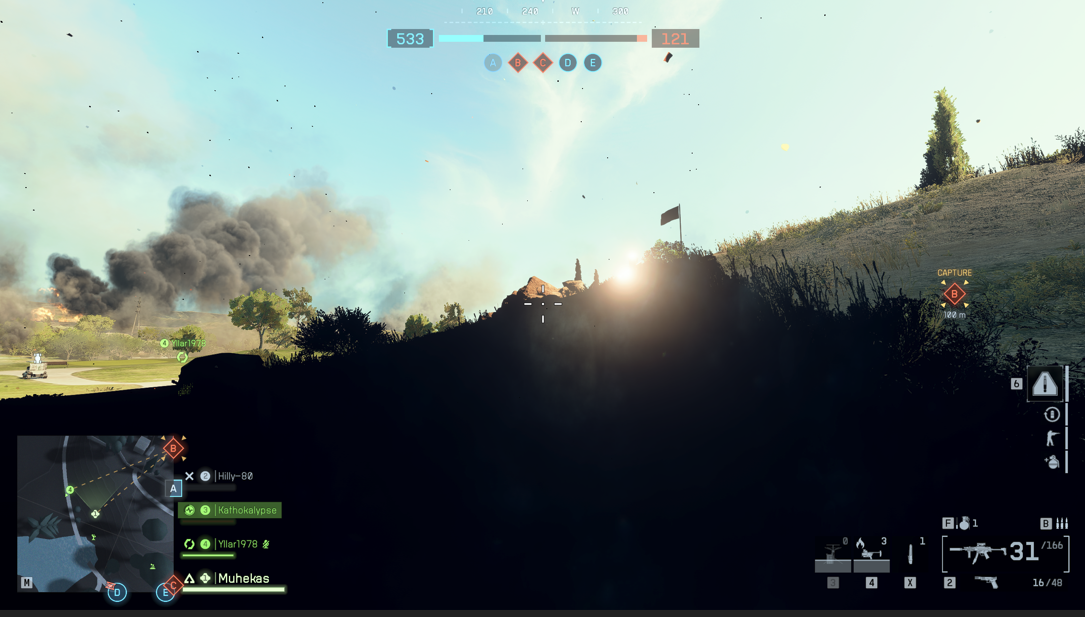
Task: Click the fire mode bullets icon
Action: 1062,523
